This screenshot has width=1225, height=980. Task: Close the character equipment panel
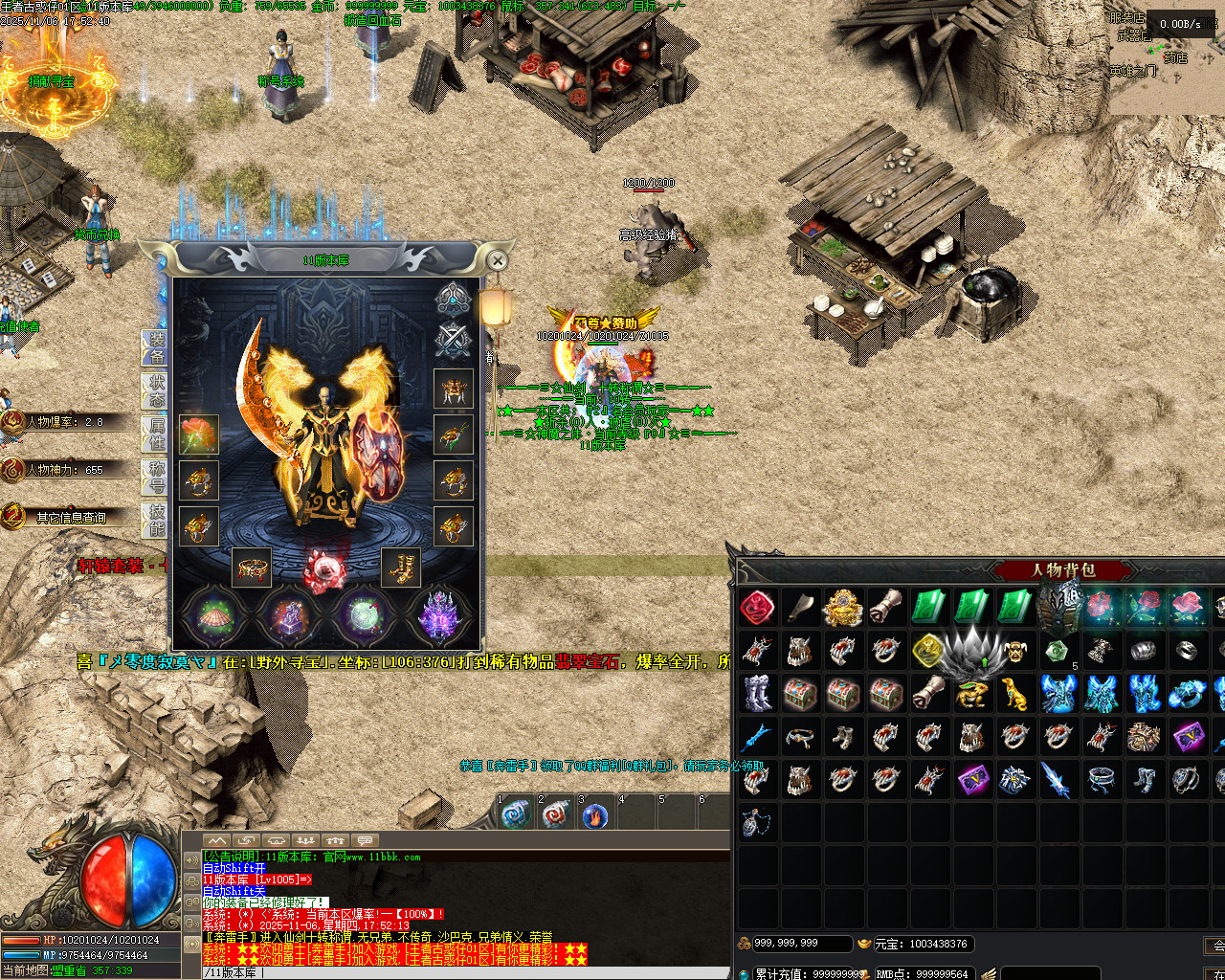(x=497, y=260)
